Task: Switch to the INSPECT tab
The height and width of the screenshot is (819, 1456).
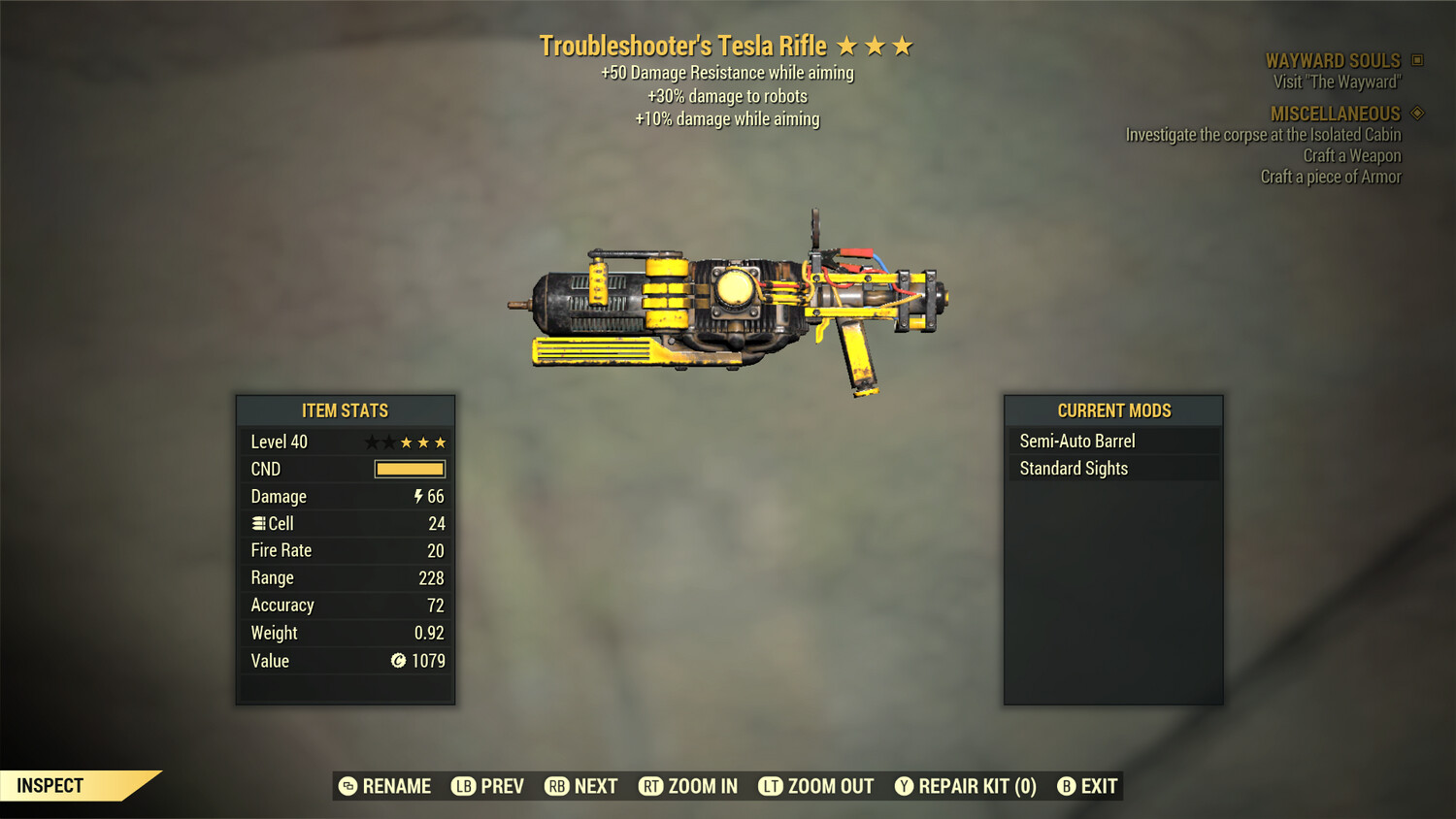Action: pyautogui.click(x=49, y=785)
